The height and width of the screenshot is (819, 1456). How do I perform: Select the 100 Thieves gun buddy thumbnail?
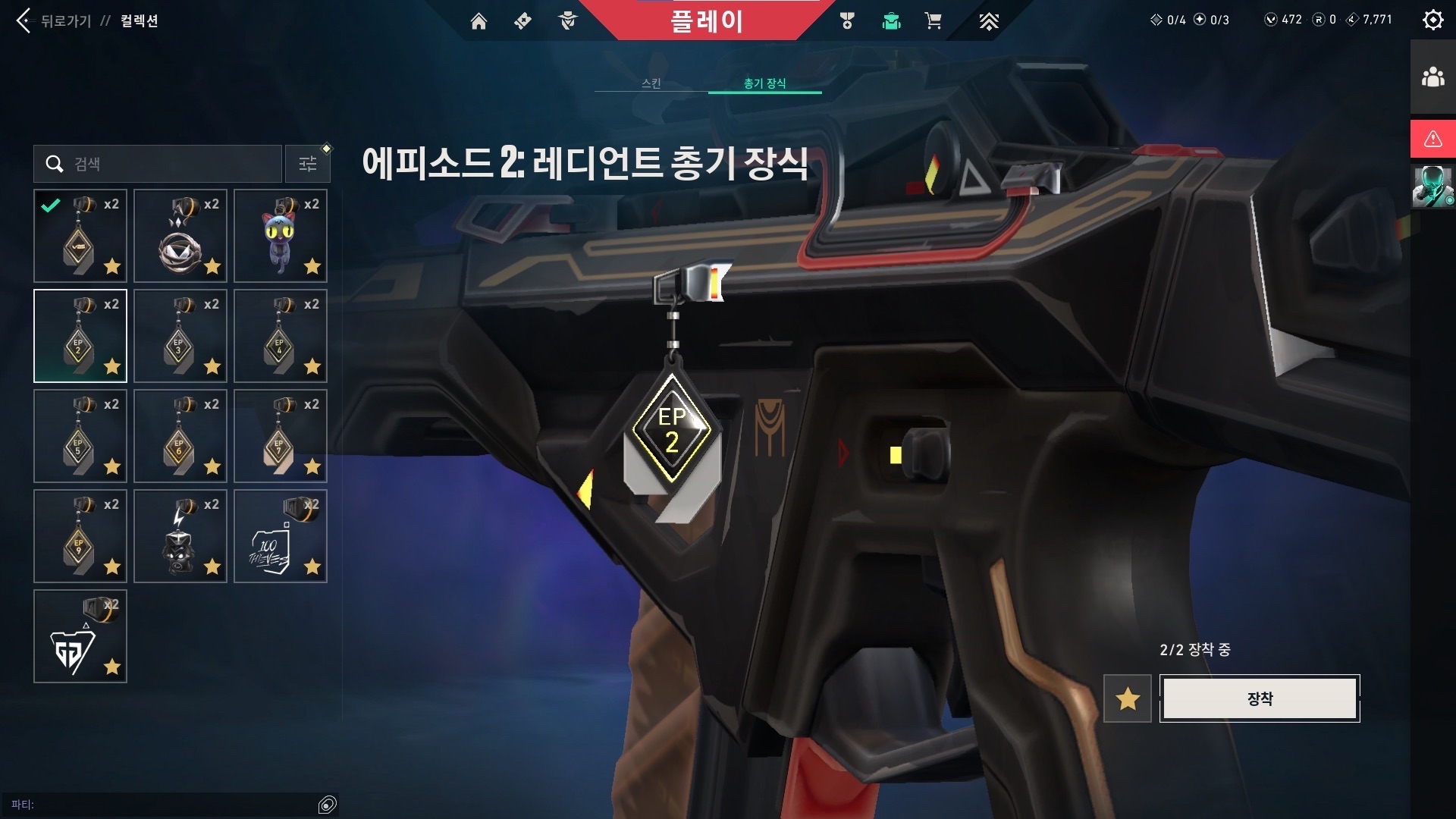pos(280,536)
